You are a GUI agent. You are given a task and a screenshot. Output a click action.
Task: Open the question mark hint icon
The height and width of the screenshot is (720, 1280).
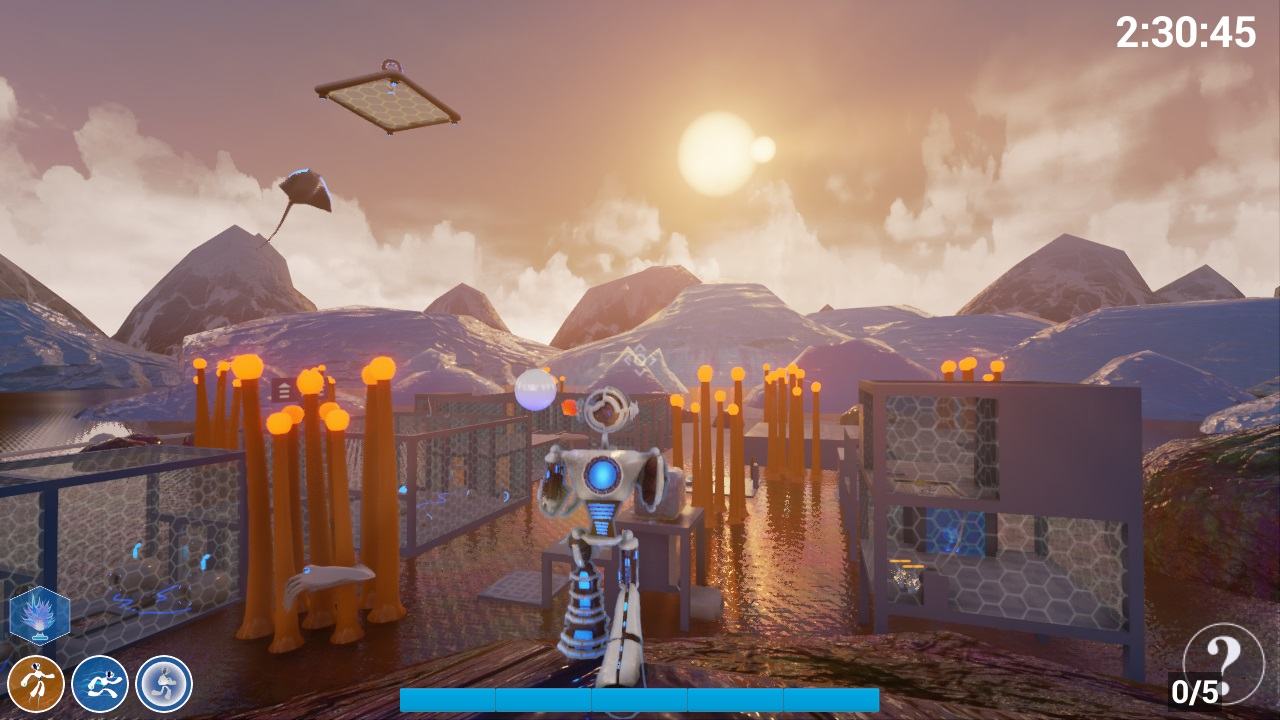click(x=1222, y=656)
